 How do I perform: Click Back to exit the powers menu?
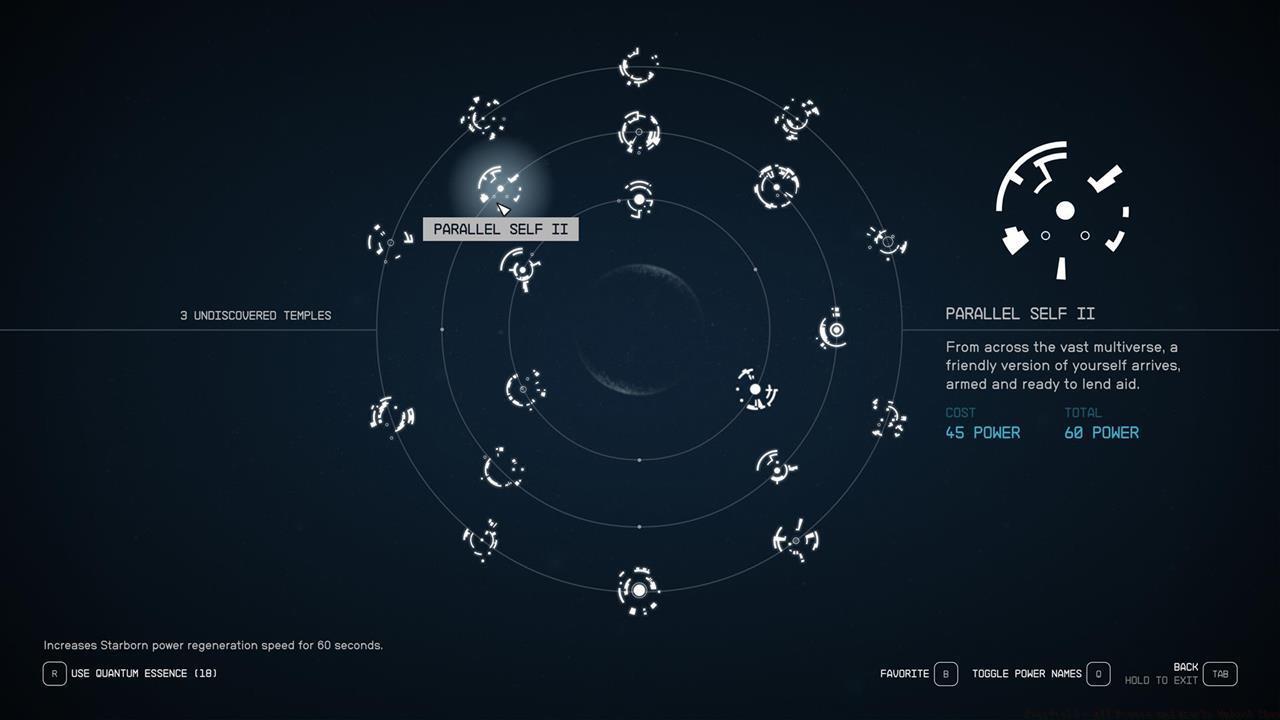[x=1219, y=673]
